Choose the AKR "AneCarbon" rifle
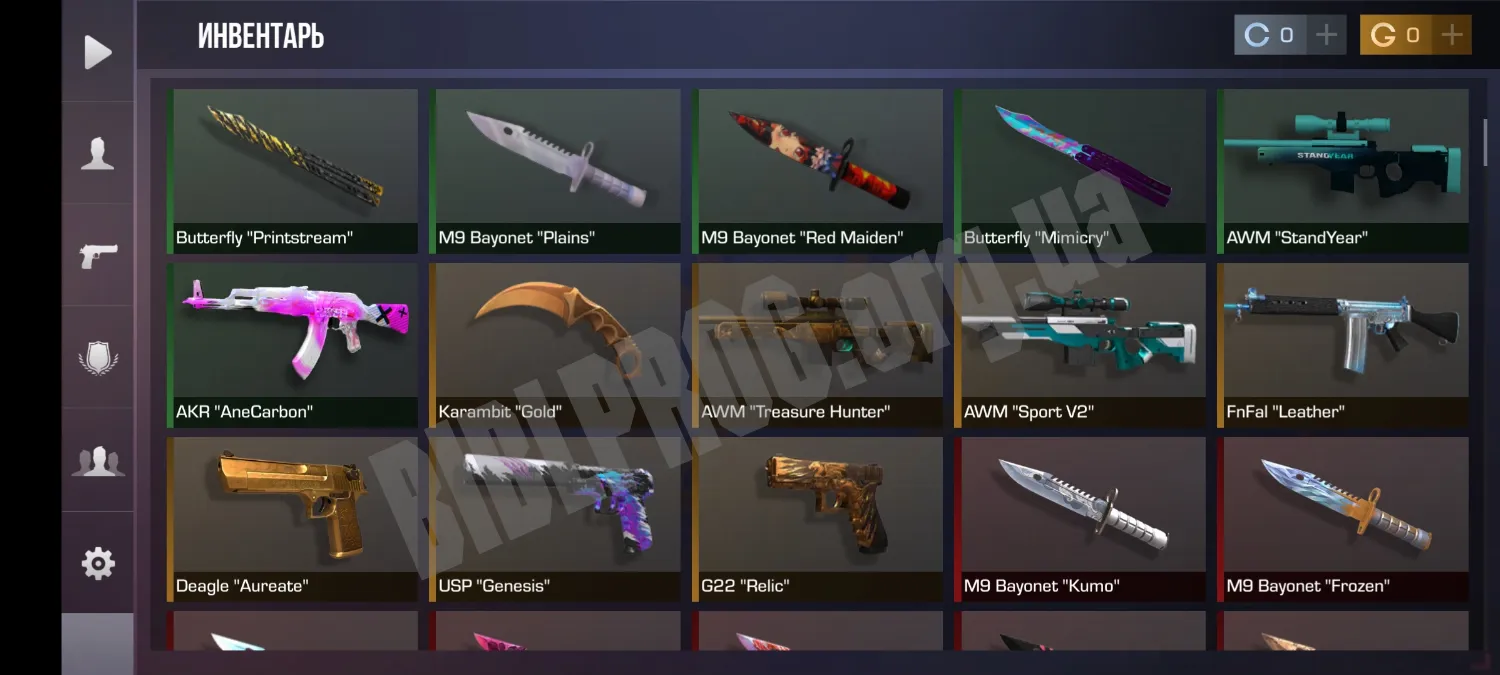 pos(293,344)
